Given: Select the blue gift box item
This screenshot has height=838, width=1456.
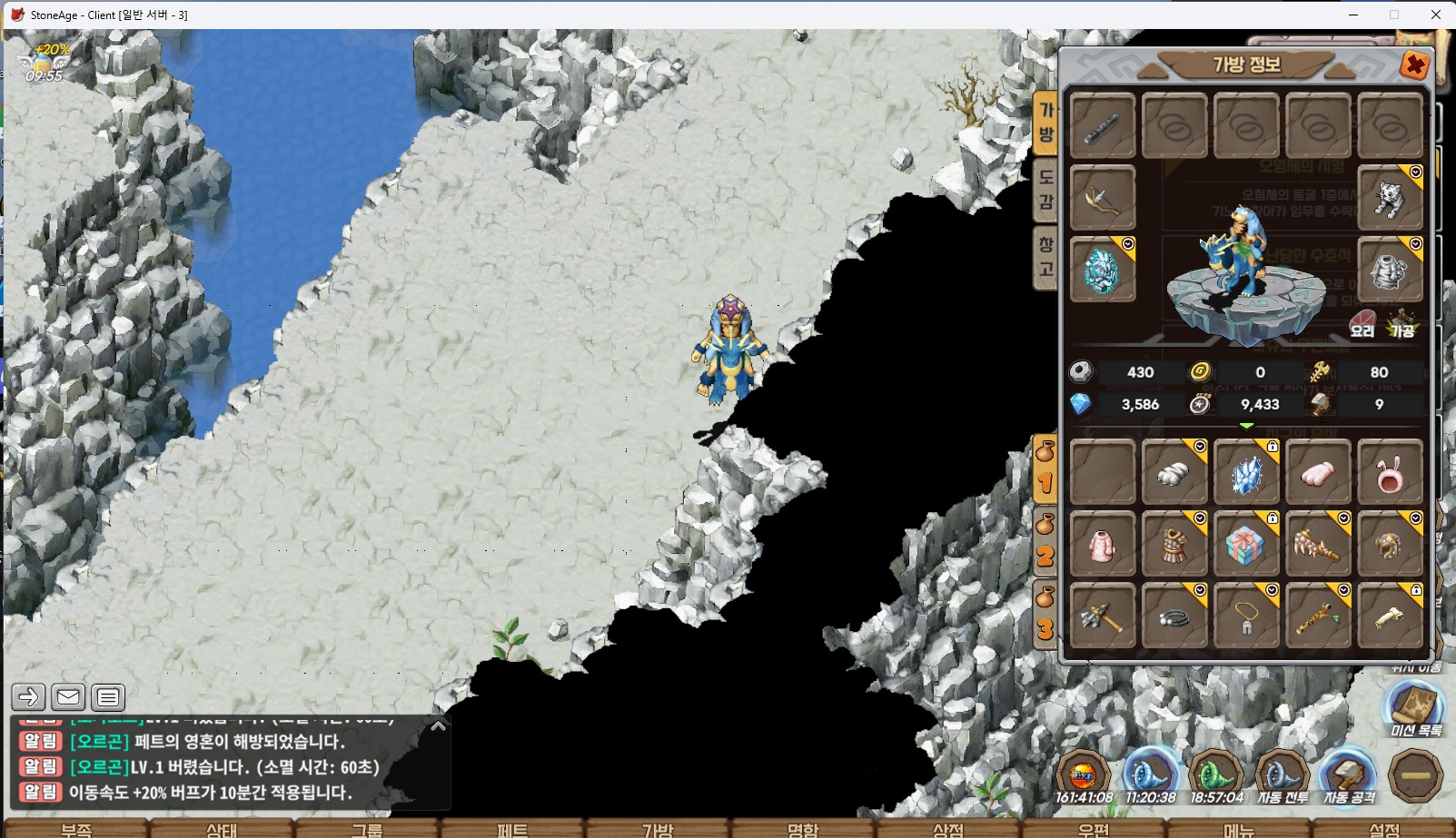Looking at the screenshot, I should [x=1246, y=545].
